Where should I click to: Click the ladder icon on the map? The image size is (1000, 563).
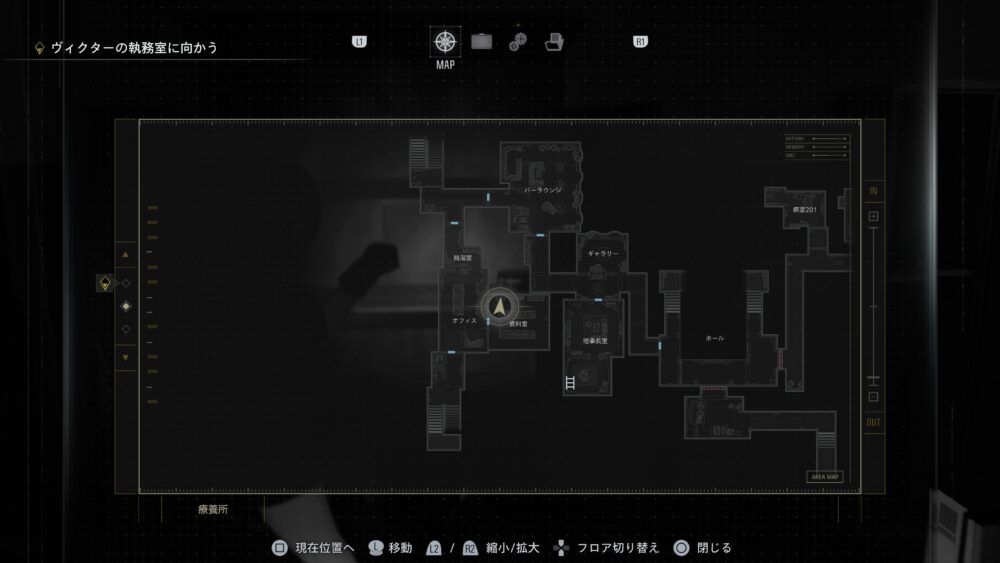pos(569,383)
